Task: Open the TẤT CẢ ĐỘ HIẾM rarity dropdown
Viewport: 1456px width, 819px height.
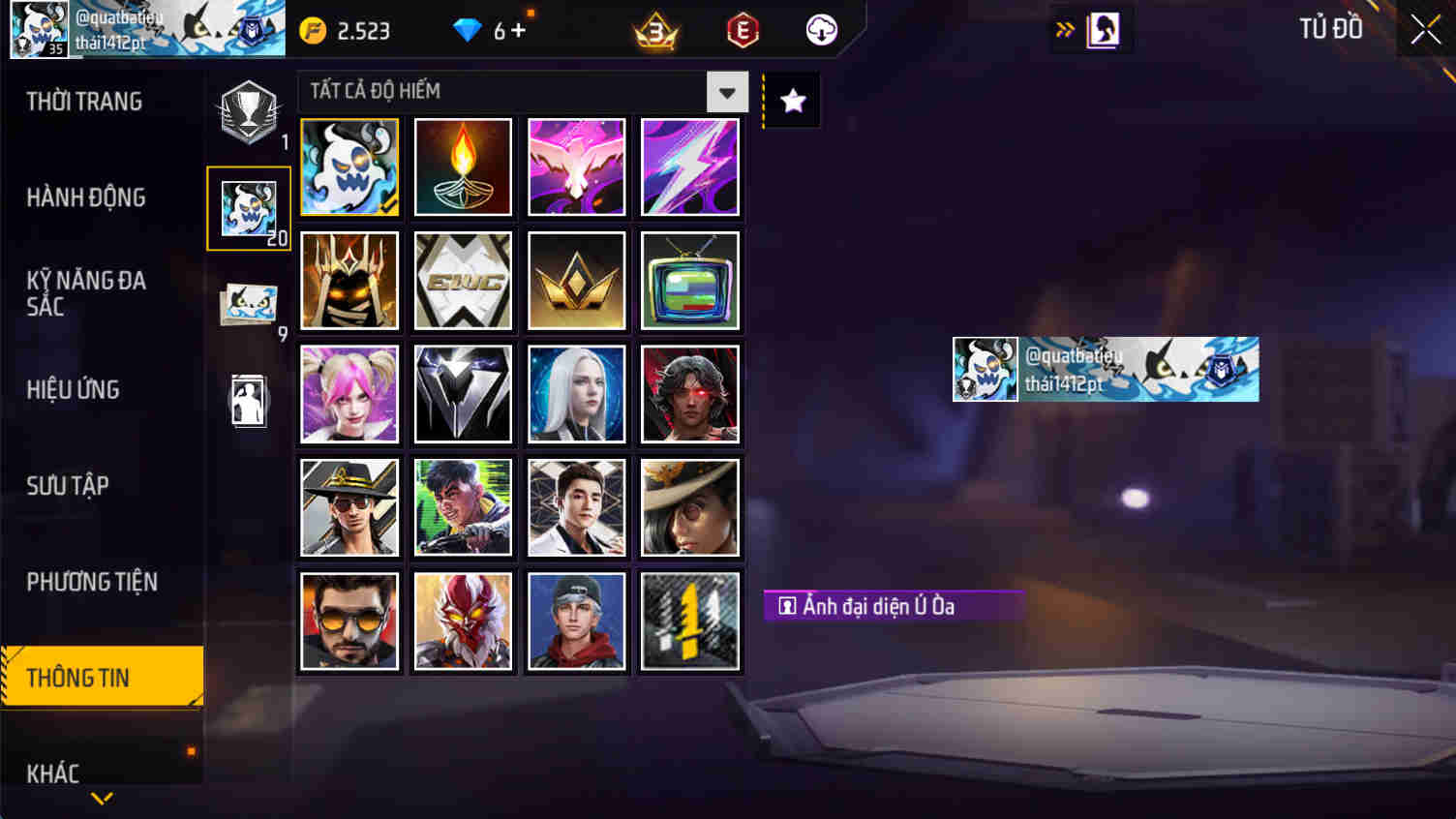Action: [x=727, y=91]
